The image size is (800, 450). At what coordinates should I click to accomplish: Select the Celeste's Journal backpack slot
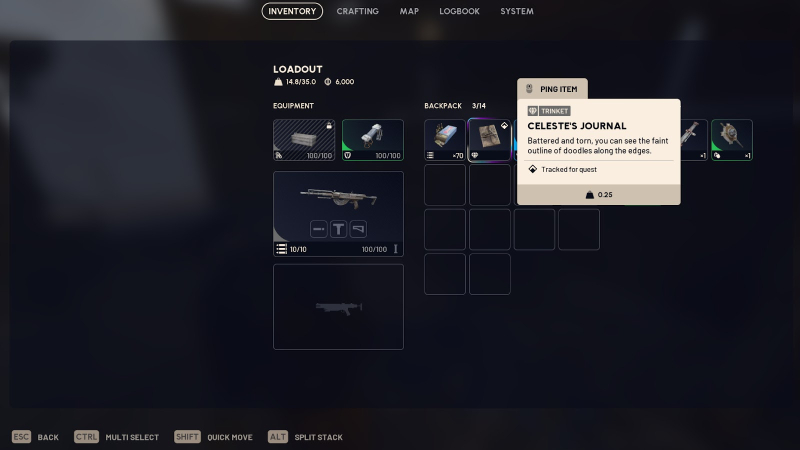click(x=489, y=140)
